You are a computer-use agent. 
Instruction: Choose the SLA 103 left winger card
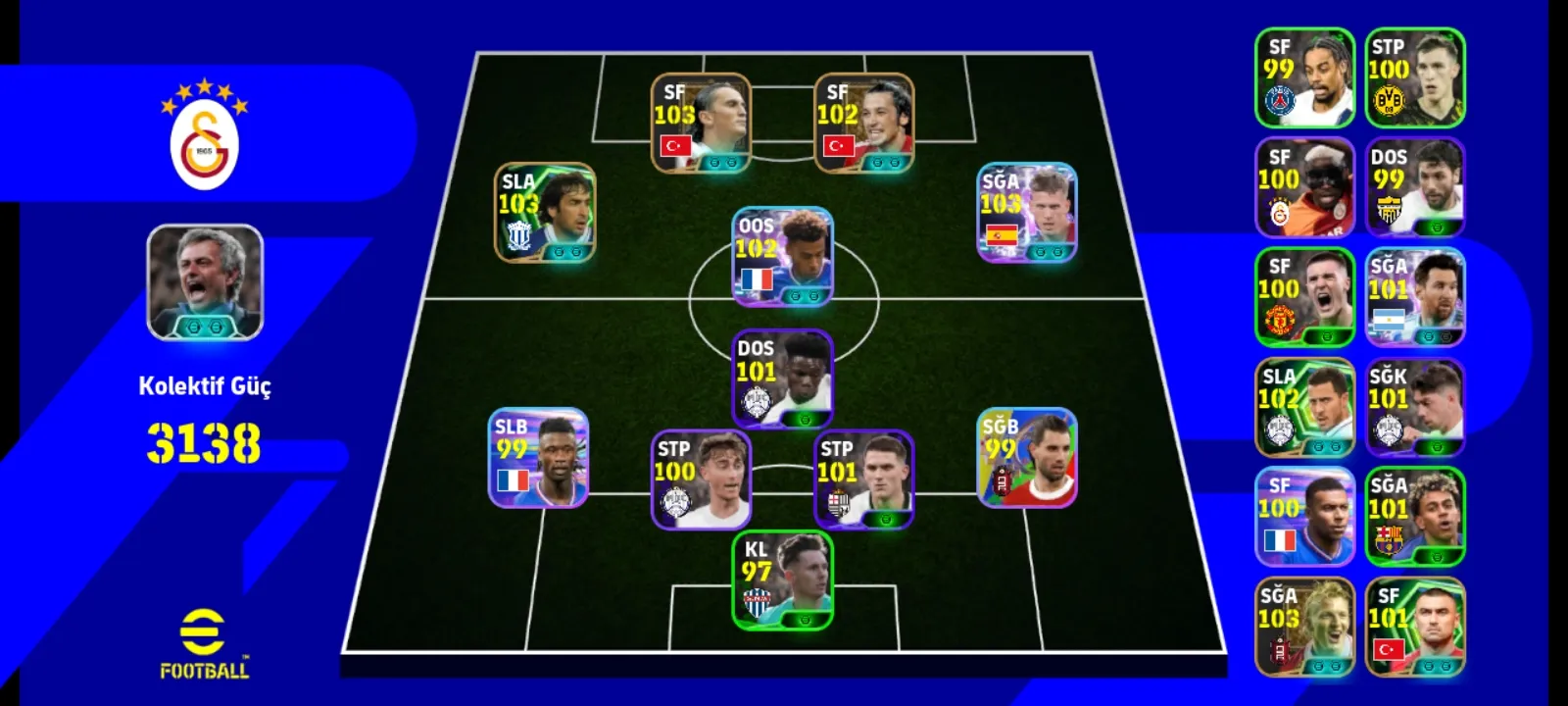(544, 212)
